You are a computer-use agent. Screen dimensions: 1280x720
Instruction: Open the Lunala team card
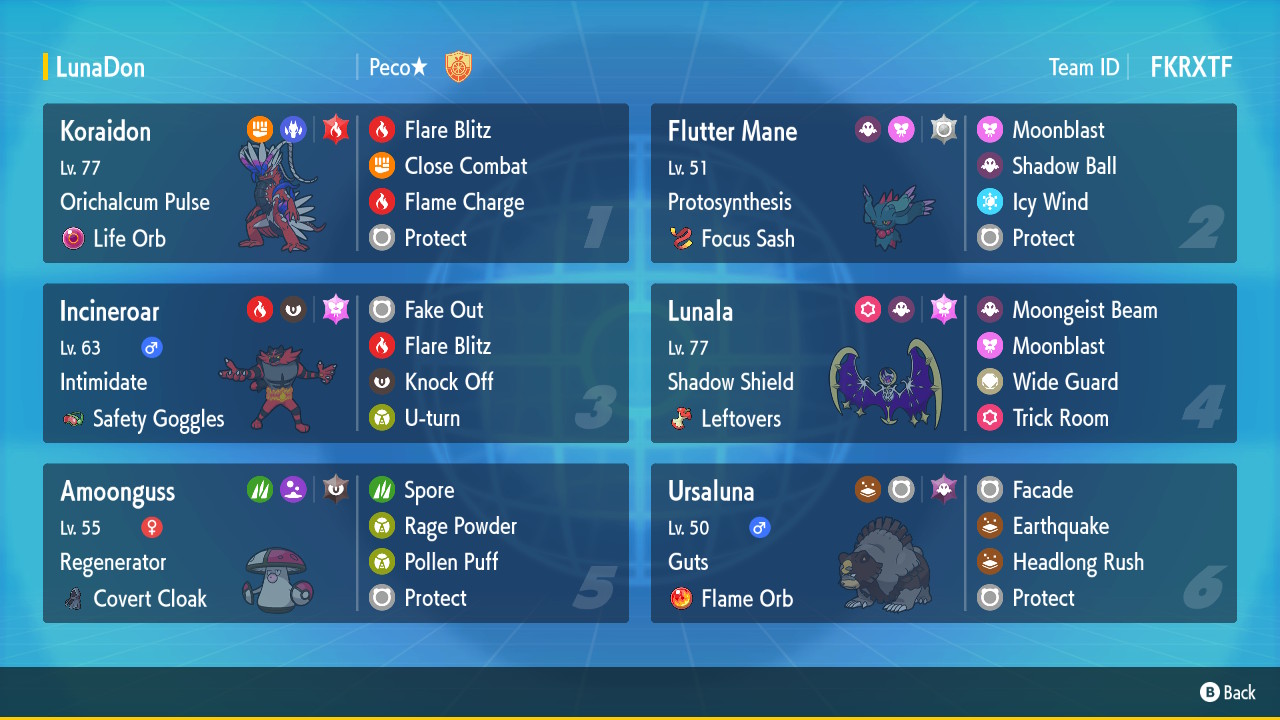point(943,363)
